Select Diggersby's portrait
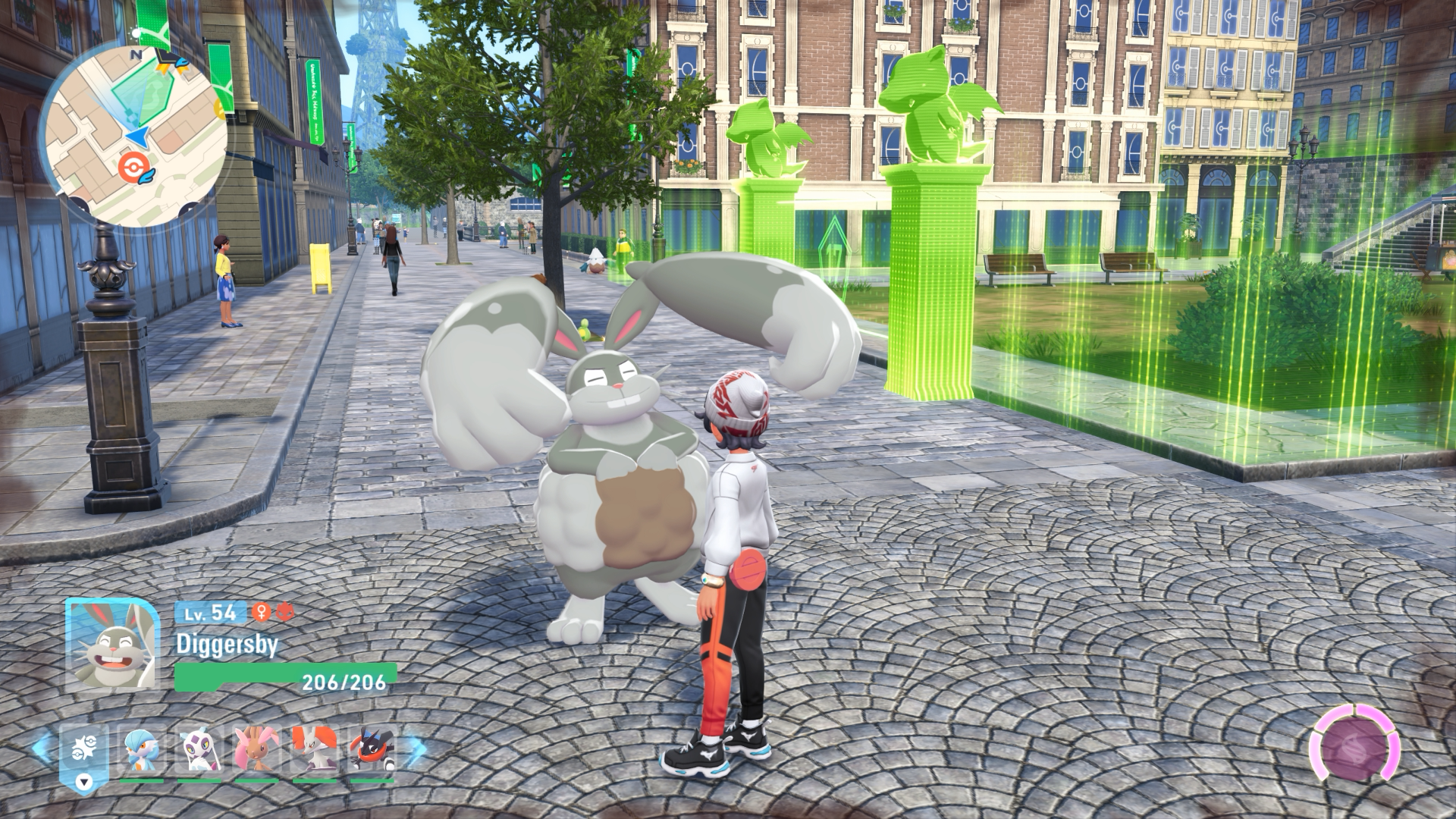The width and height of the screenshot is (1456, 819). pyautogui.click(x=112, y=645)
